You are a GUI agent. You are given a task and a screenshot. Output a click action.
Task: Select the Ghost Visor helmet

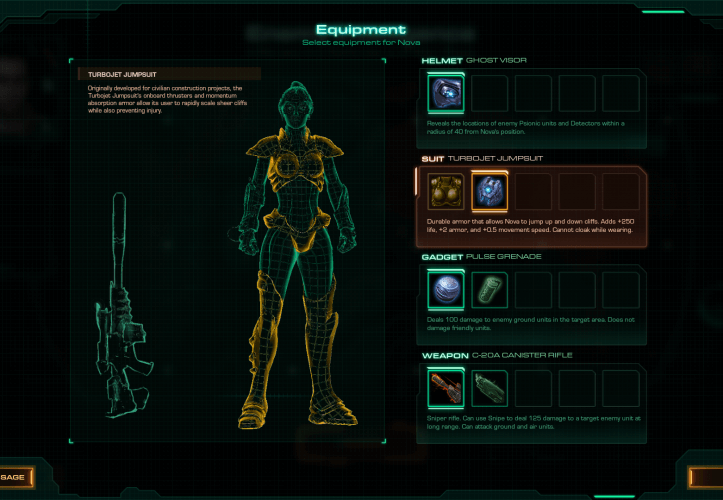(445, 96)
